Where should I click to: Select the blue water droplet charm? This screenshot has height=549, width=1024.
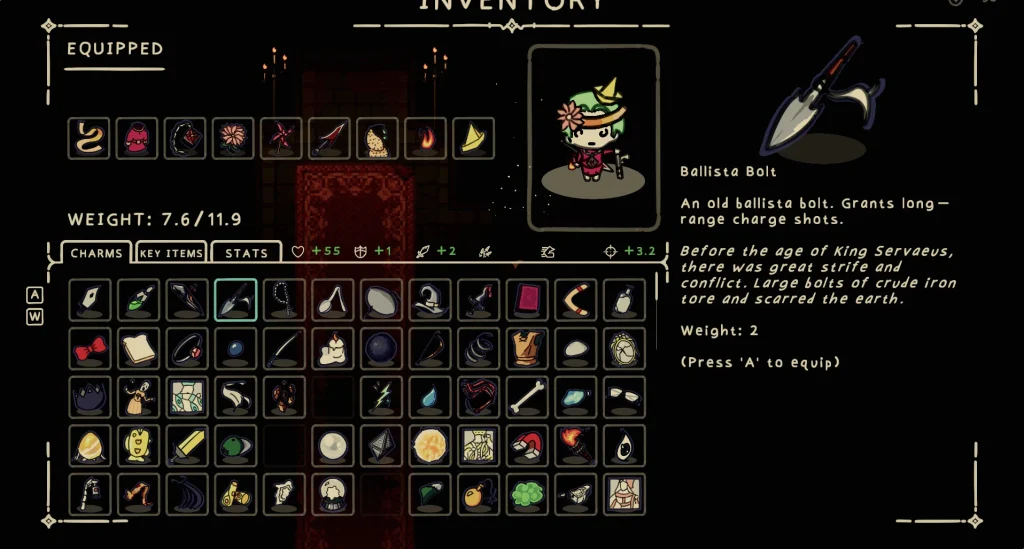point(430,397)
